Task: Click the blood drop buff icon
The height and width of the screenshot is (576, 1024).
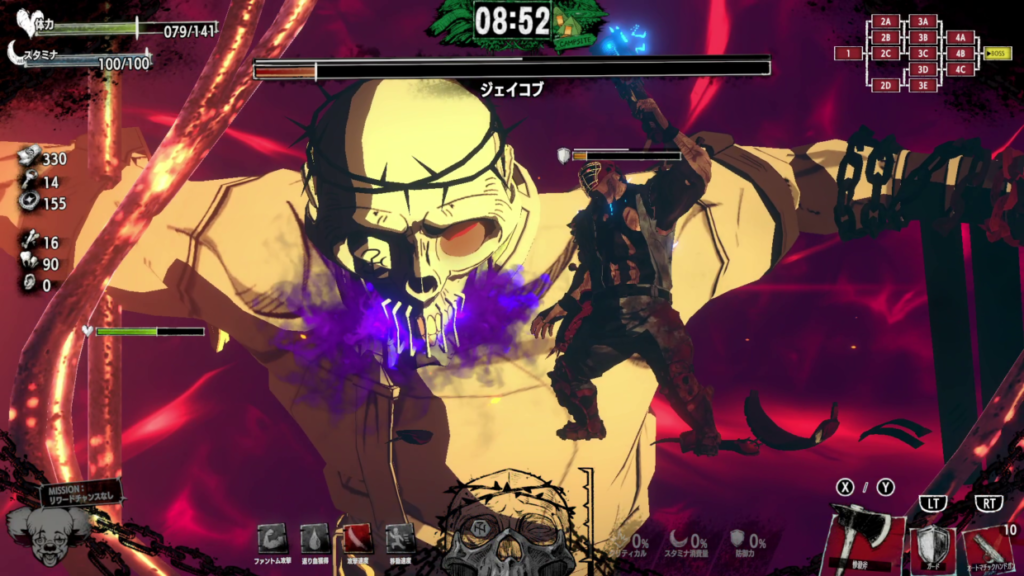Action: 314,539
